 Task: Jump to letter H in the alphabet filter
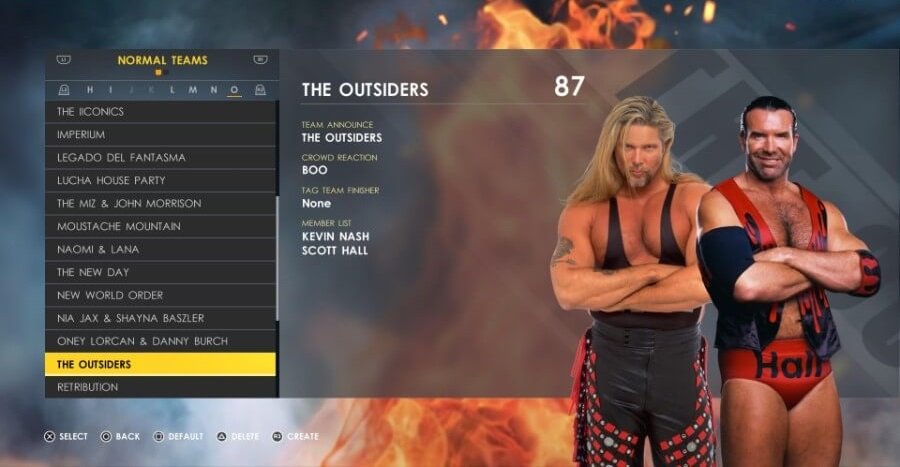click(x=91, y=90)
